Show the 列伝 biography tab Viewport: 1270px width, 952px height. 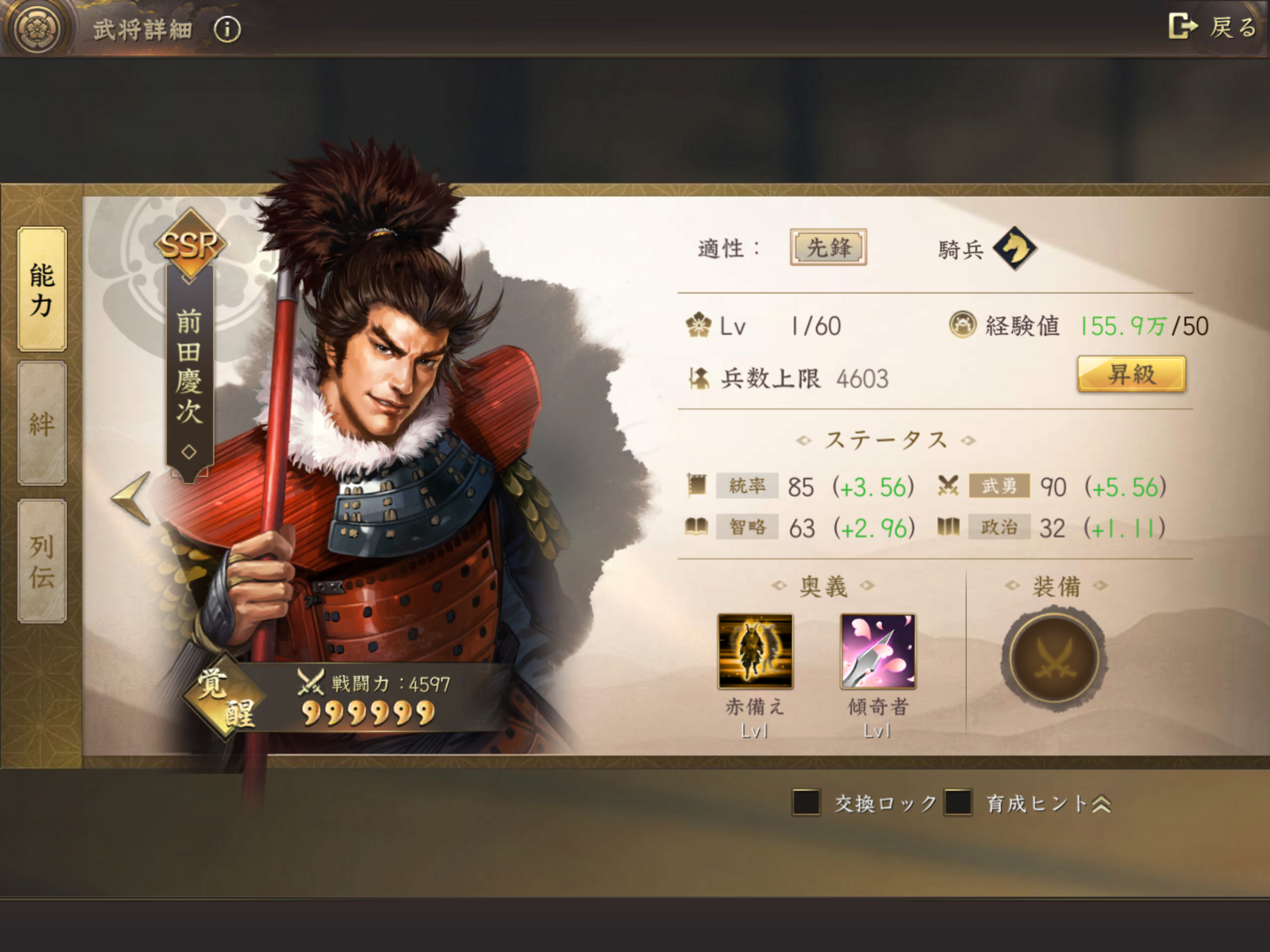42,561
